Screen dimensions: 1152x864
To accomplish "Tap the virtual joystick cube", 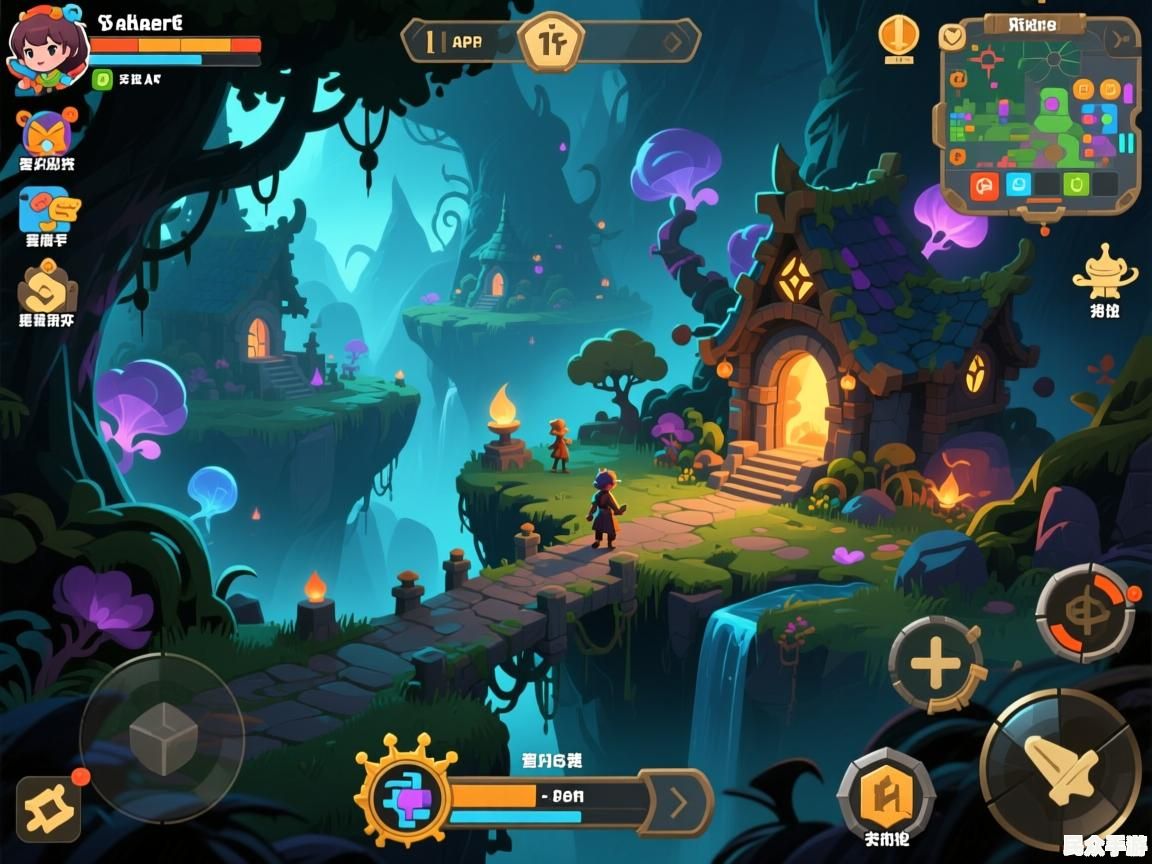I will 162,738.
